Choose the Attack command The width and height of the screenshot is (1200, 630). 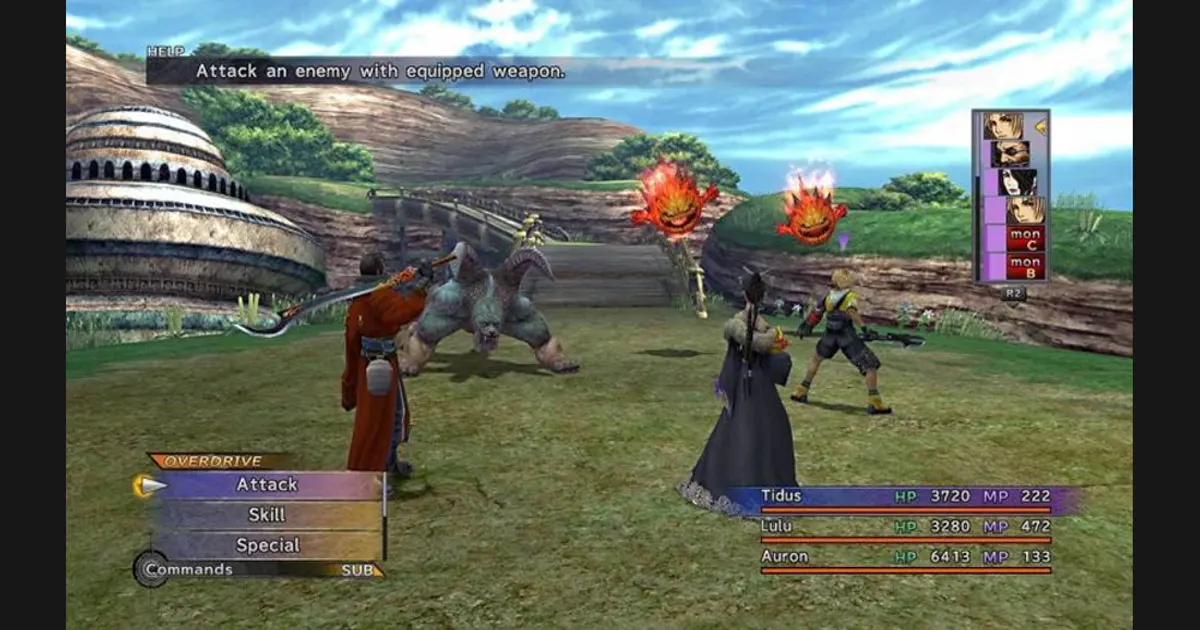267,485
